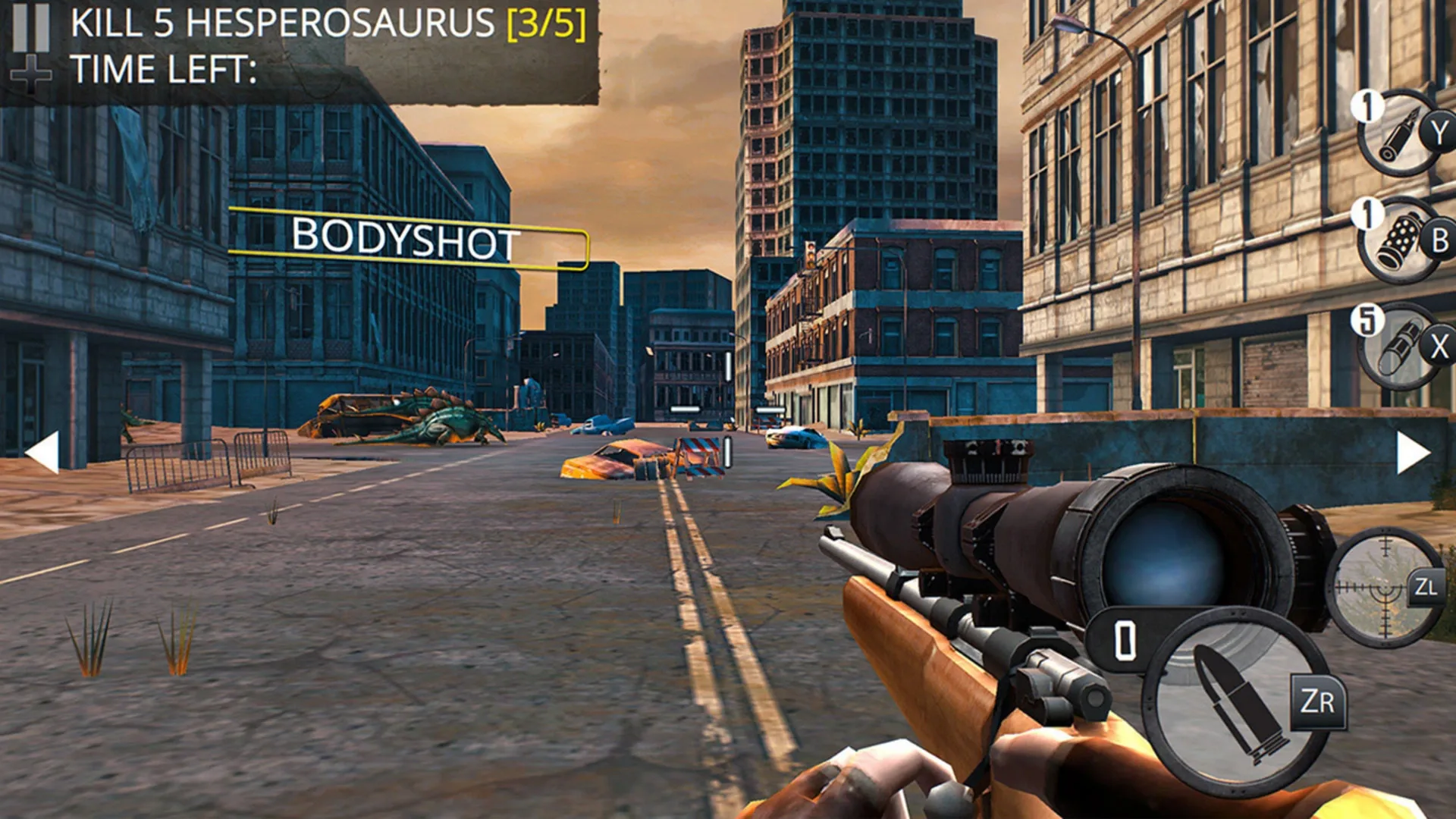The height and width of the screenshot is (819, 1456).
Task: Activate the grenade item (B)
Action: 1398,239
